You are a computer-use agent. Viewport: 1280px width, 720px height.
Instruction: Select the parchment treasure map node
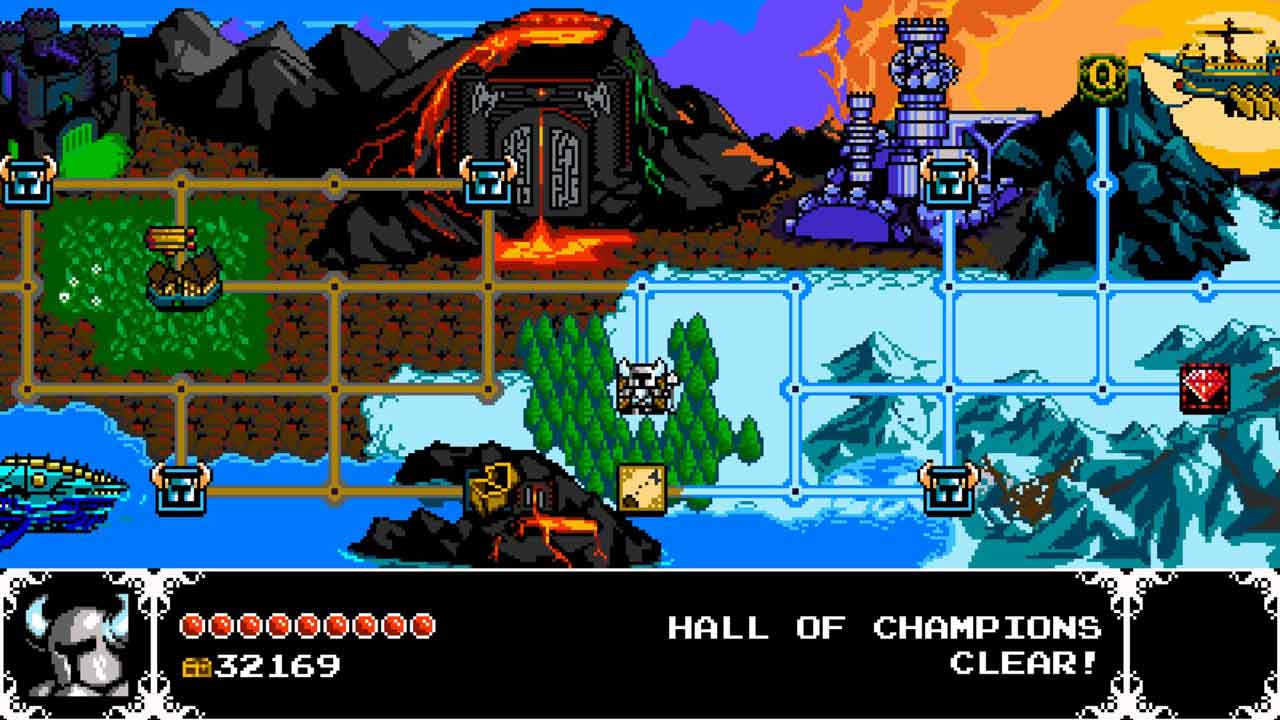point(641,489)
